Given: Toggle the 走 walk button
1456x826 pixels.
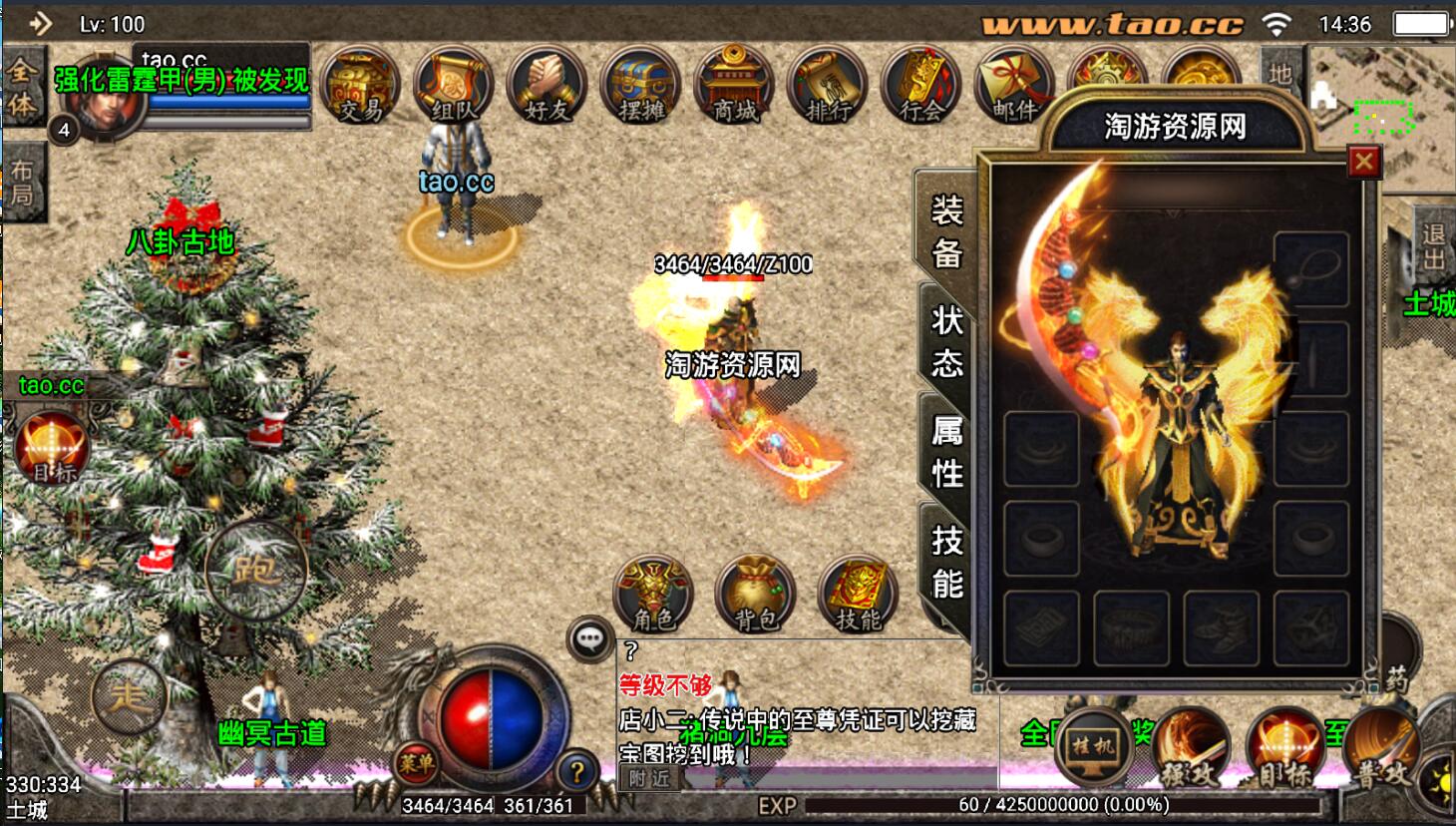Looking at the screenshot, I should (x=129, y=695).
